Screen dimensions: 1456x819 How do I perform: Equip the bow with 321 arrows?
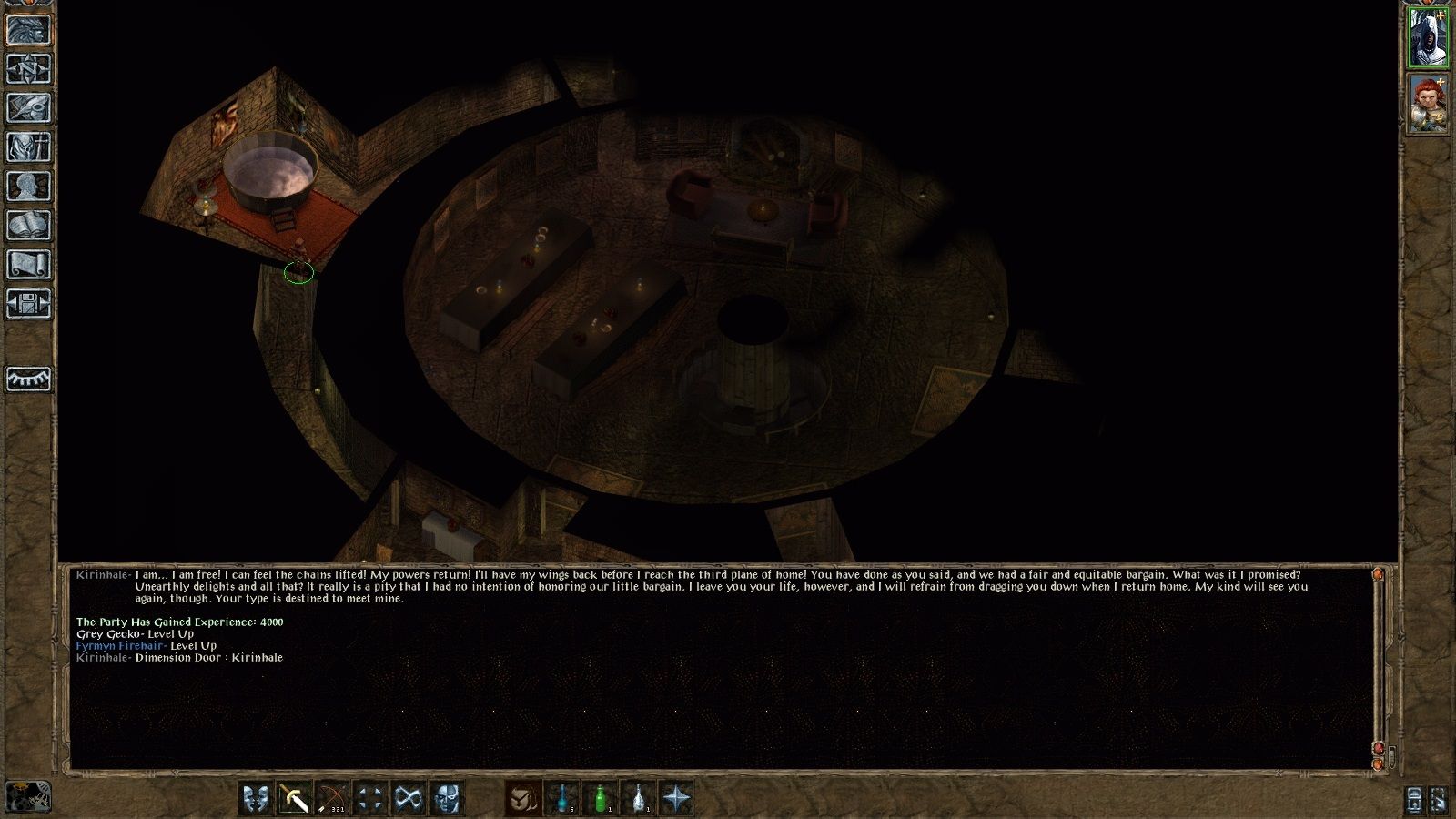(x=332, y=799)
